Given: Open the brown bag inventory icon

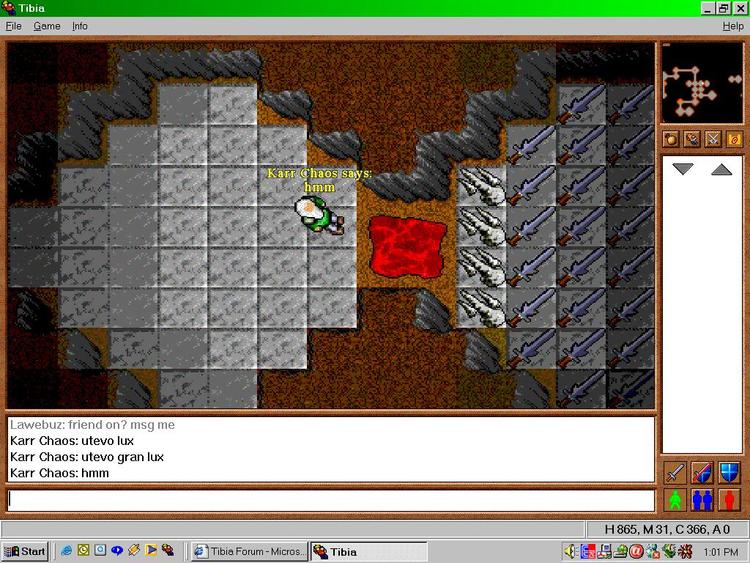Looking at the screenshot, I should (670, 139).
